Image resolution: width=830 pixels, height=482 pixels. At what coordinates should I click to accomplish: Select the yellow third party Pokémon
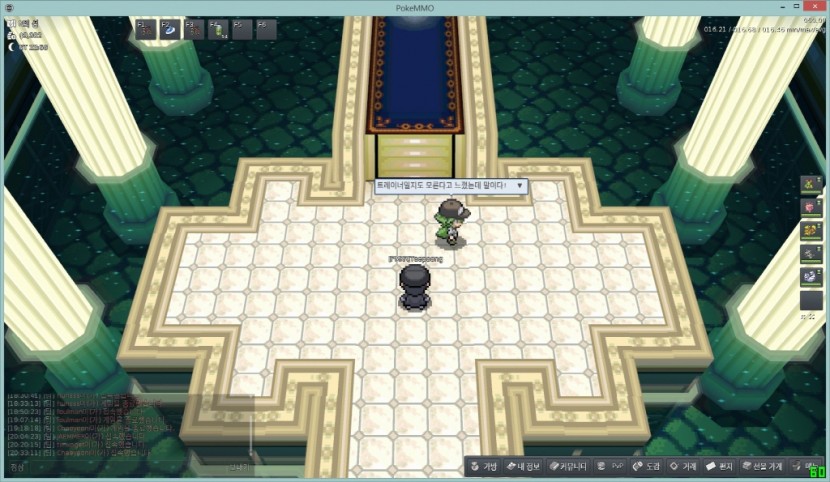click(x=812, y=231)
